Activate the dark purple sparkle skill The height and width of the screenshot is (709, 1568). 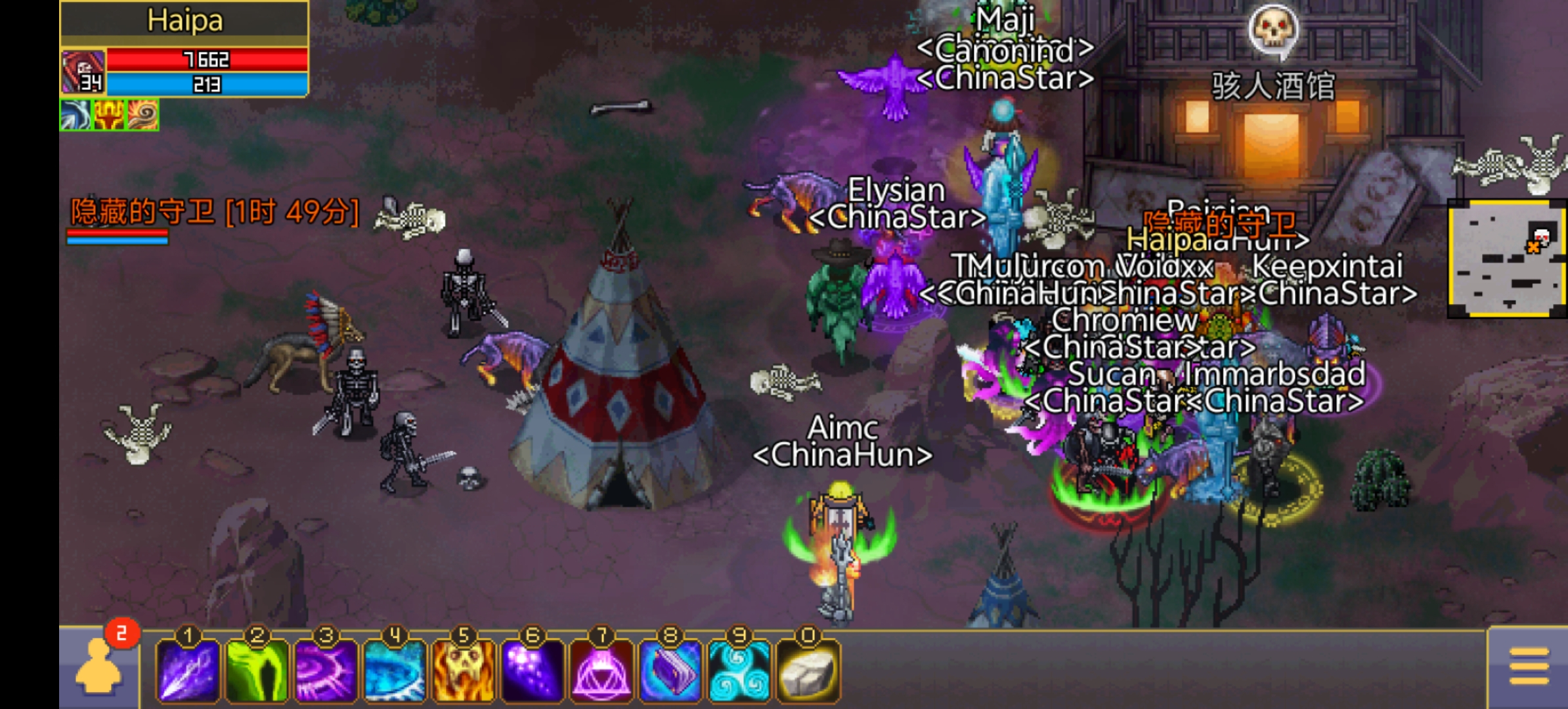click(x=533, y=671)
